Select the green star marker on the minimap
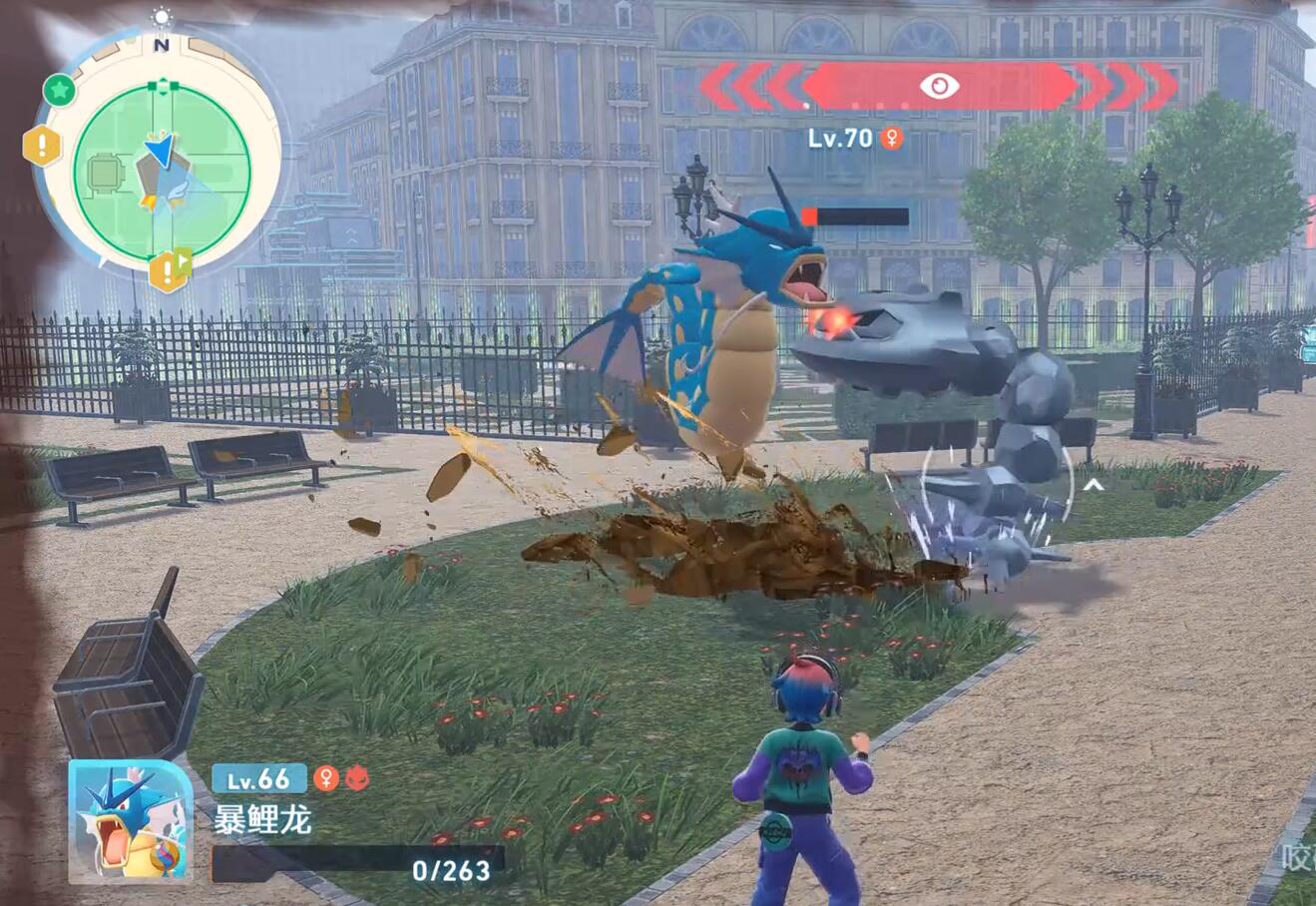The height and width of the screenshot is (906, 1316). [60, 91]
